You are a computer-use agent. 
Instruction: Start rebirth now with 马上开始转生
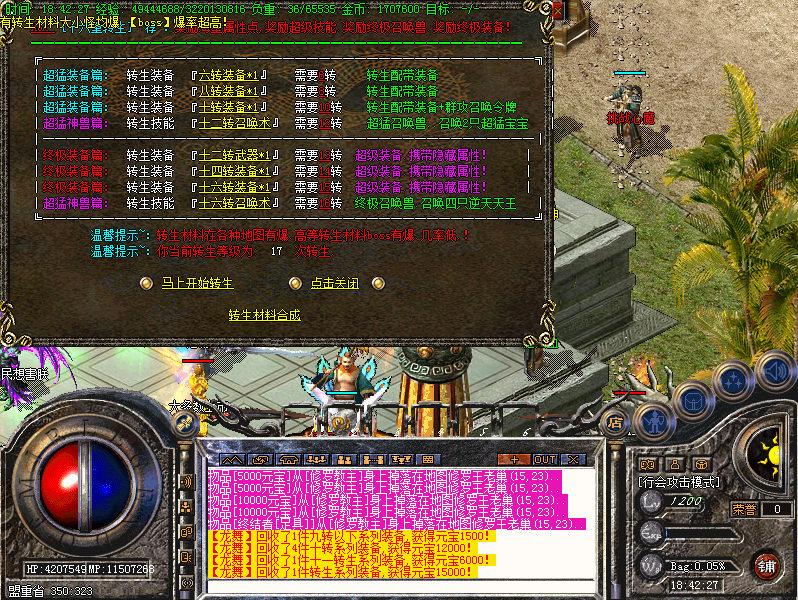coord(197,283)
